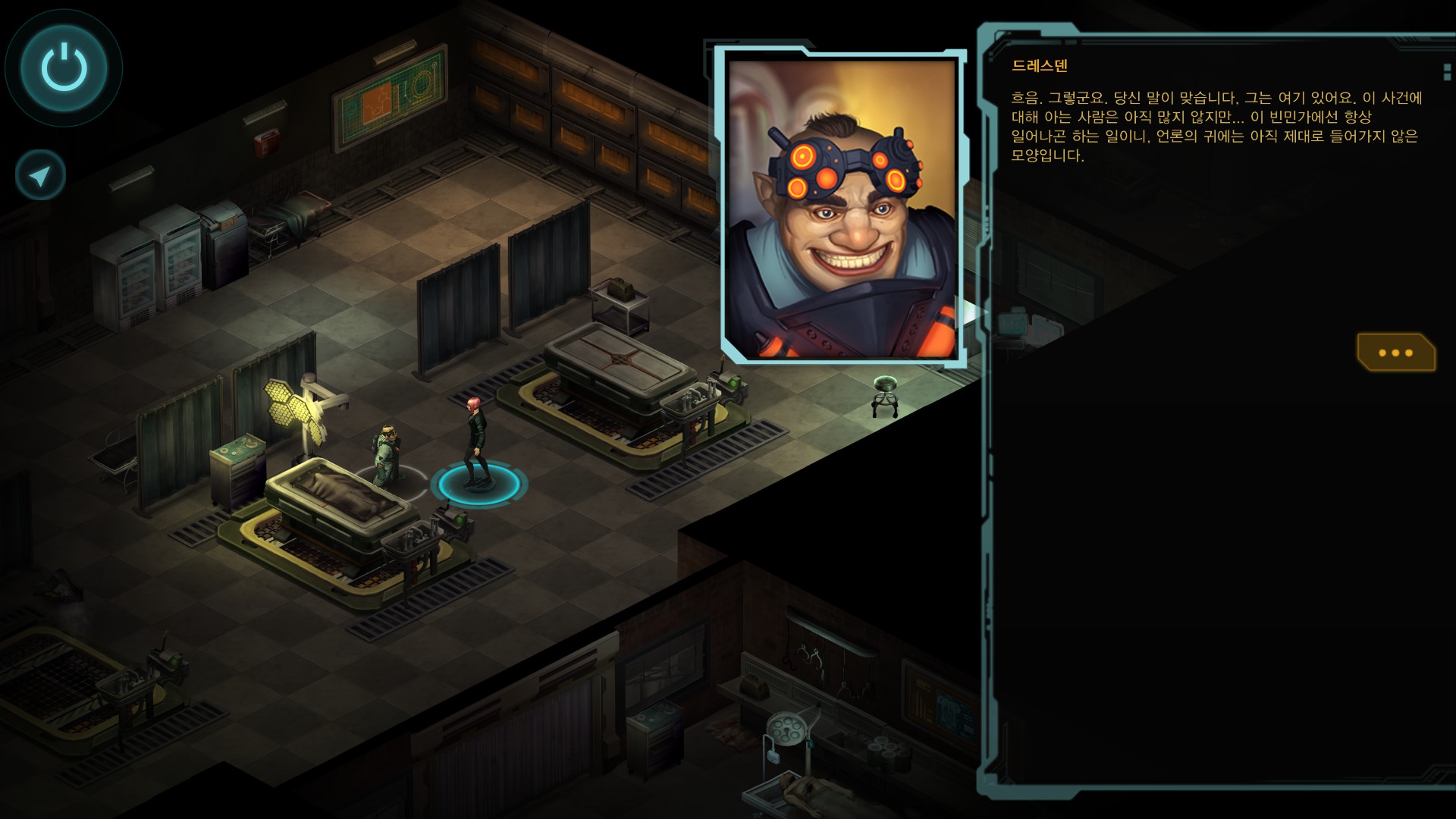Click the arrow pointer navigation icon

[40, 176]
